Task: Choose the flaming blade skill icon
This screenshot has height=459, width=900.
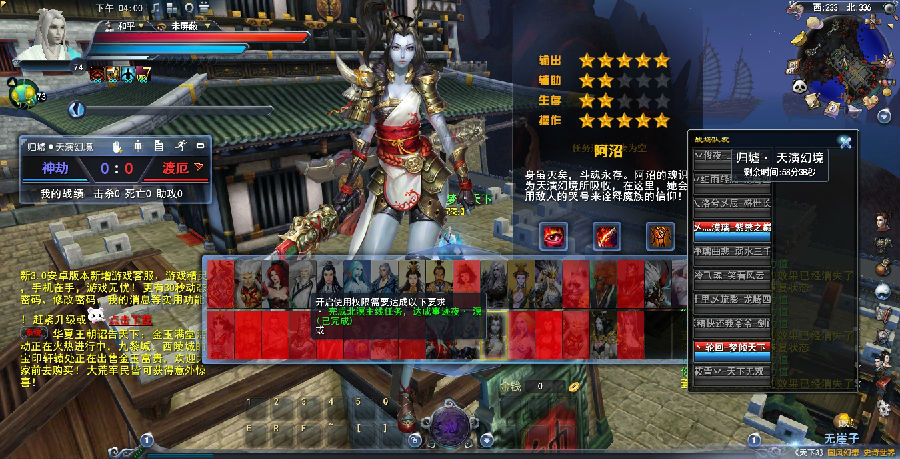Action: pos(607,236)
